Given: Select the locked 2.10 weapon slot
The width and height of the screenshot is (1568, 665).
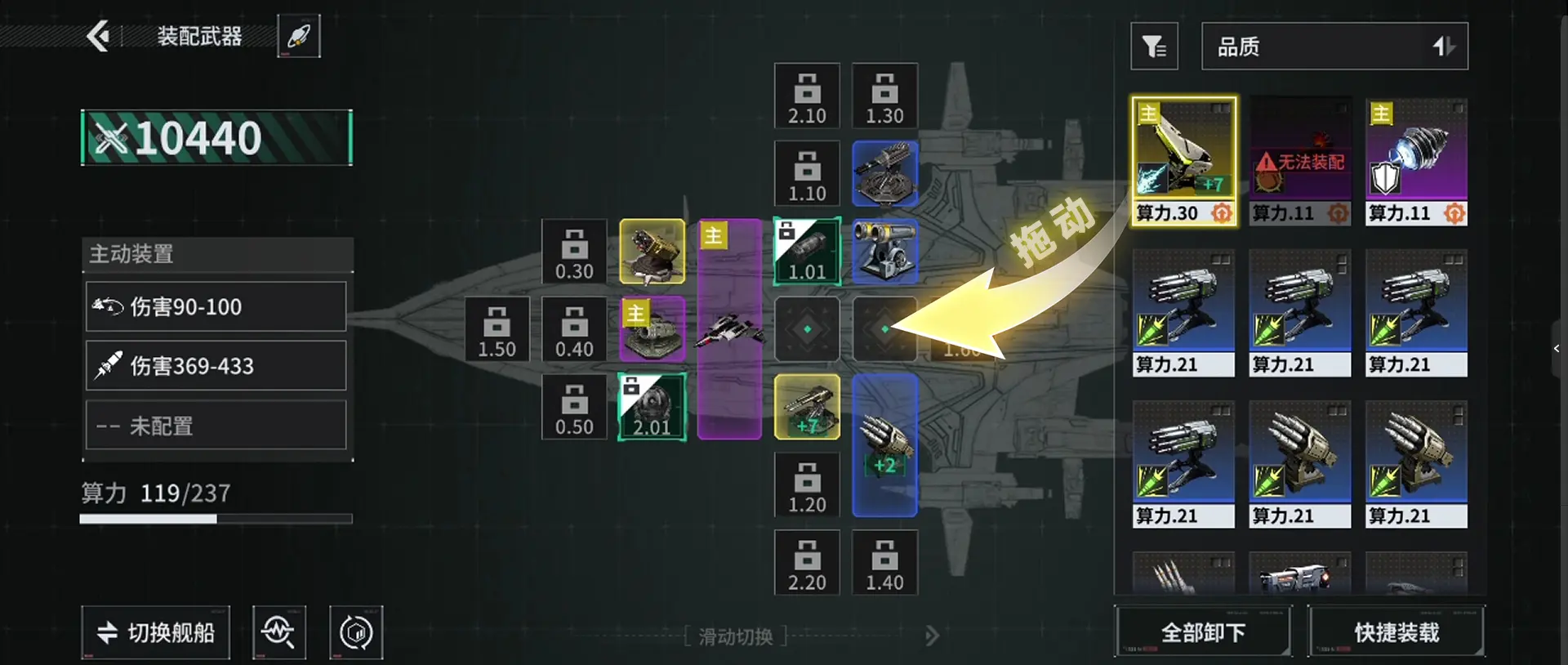Looking at the screenshot, I should (x=807, y=96).
